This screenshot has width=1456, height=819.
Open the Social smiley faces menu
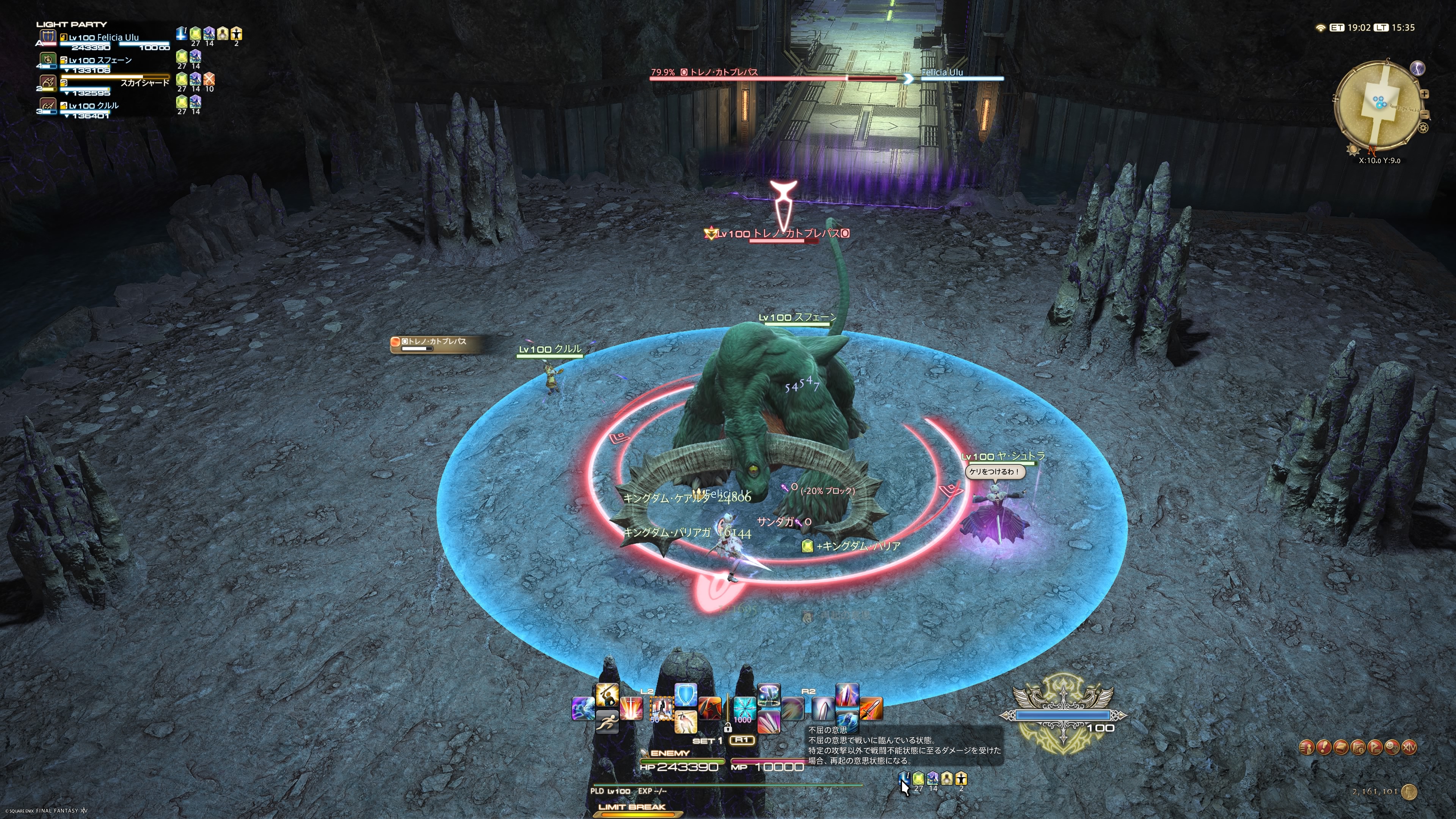point(1392,747)
